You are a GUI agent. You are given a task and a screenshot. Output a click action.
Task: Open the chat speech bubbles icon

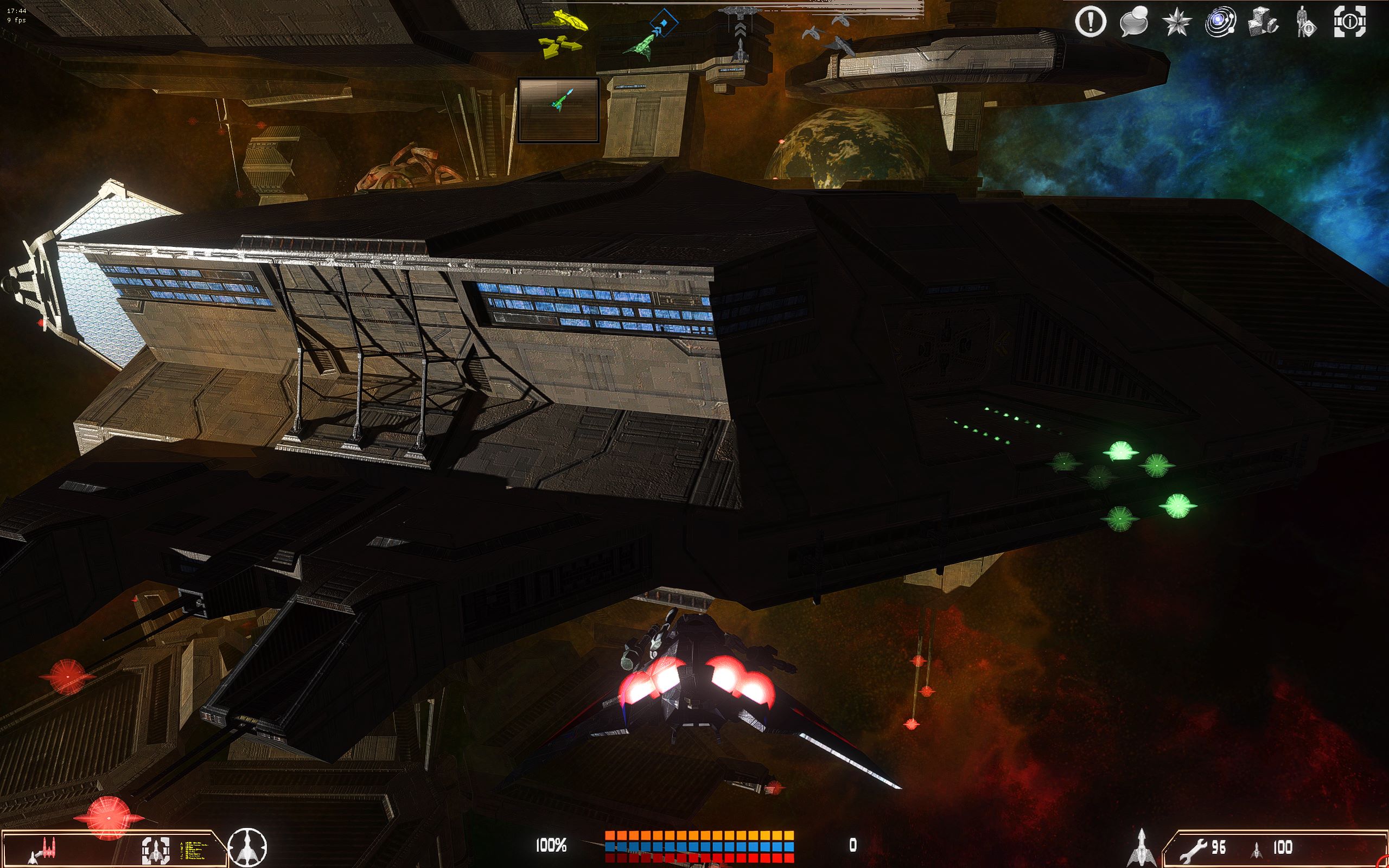[x=1133, y=22]
